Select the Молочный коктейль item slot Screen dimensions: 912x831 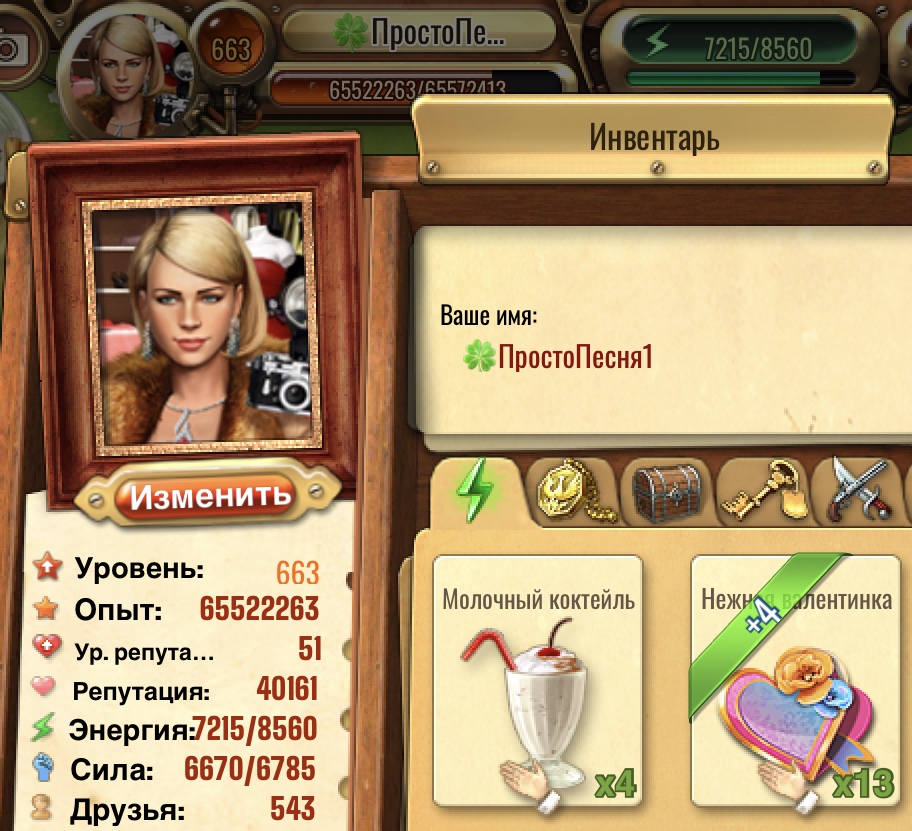click(x=538, y=682)
